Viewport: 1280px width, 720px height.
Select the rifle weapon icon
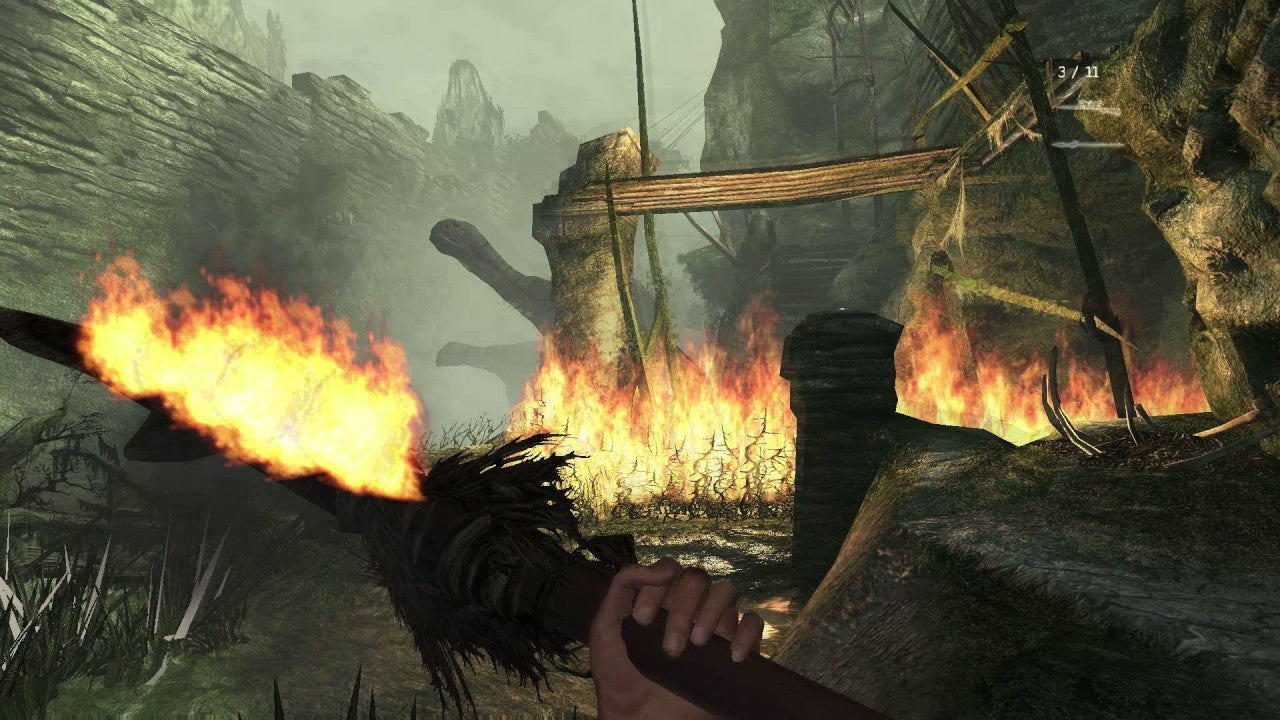coord(1087,107)
